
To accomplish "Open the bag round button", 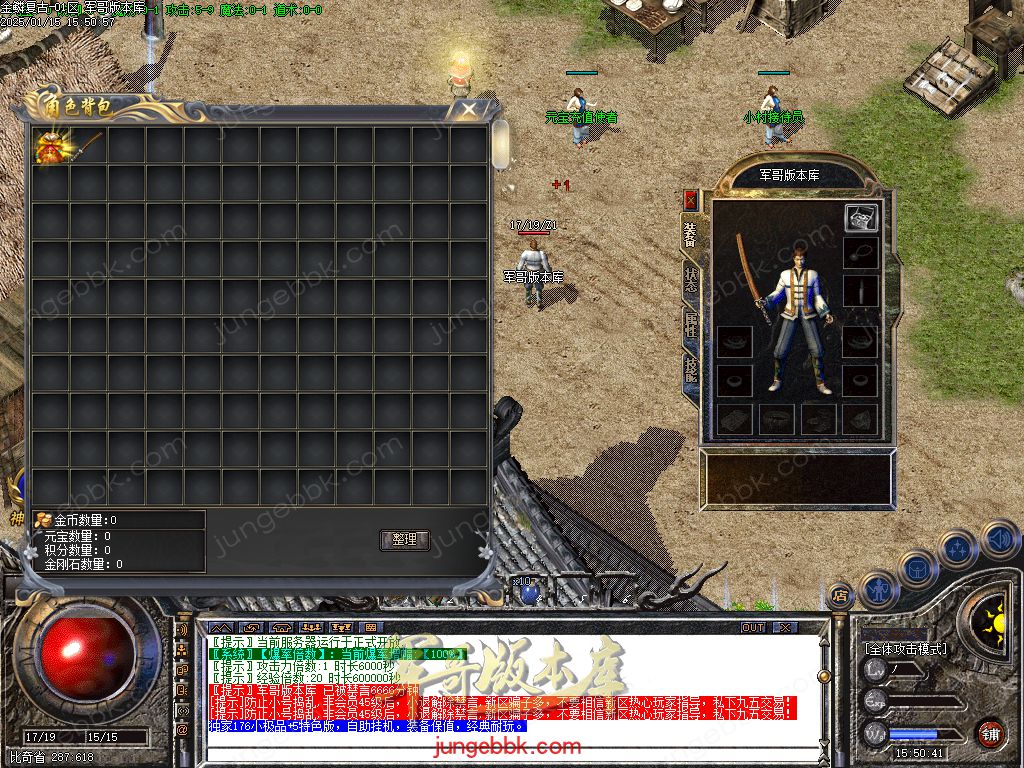I will pos(917,569).
